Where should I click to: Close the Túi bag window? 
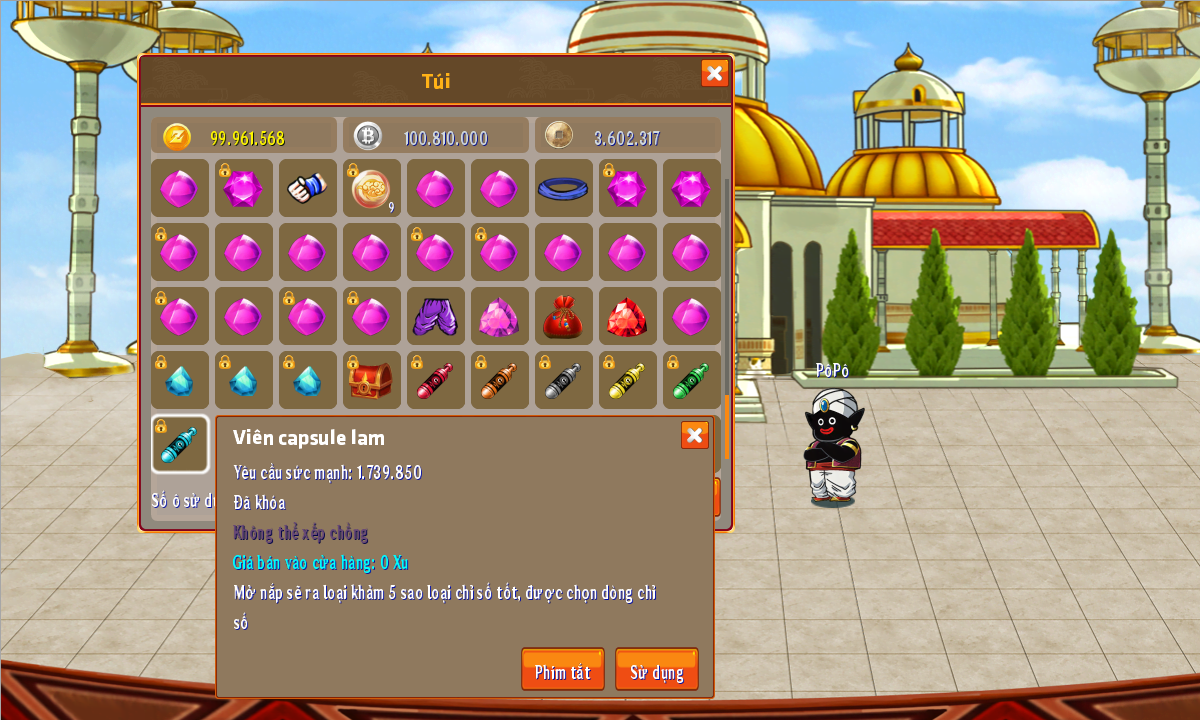[714, 73]
